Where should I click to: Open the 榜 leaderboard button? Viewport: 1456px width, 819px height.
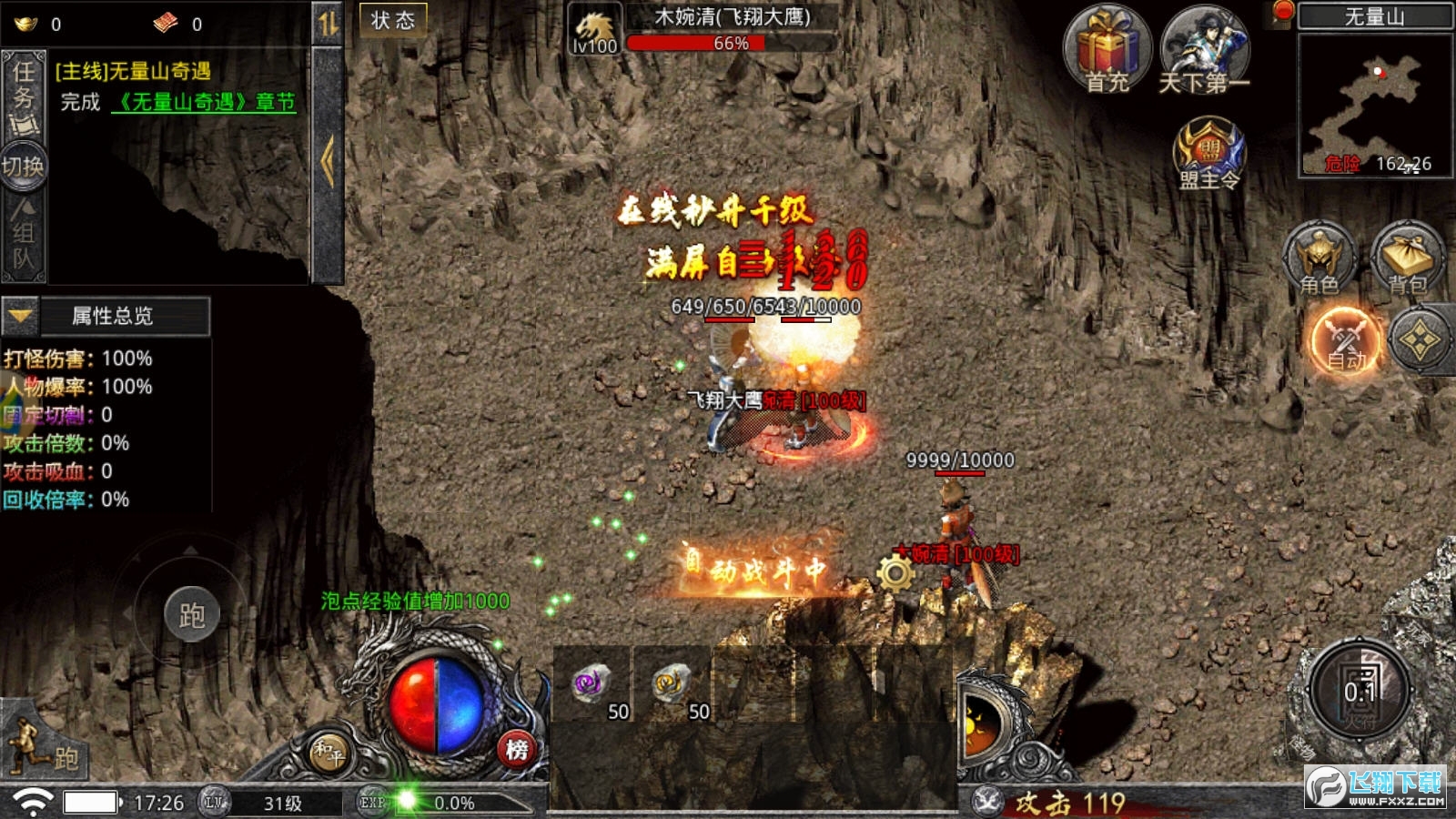(x=517, y=750)
